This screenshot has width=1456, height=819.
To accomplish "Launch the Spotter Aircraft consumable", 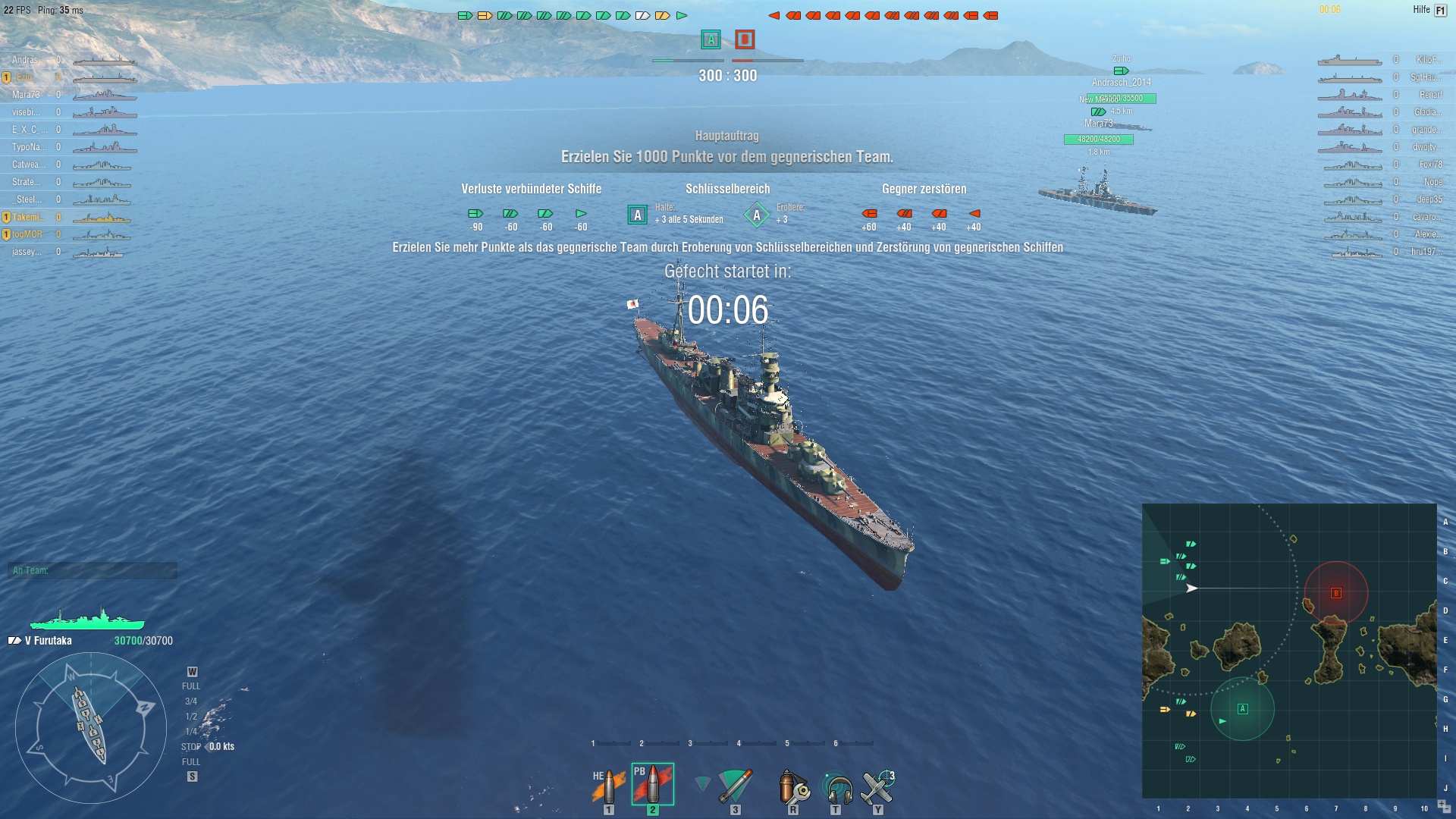I will [876, 786].
